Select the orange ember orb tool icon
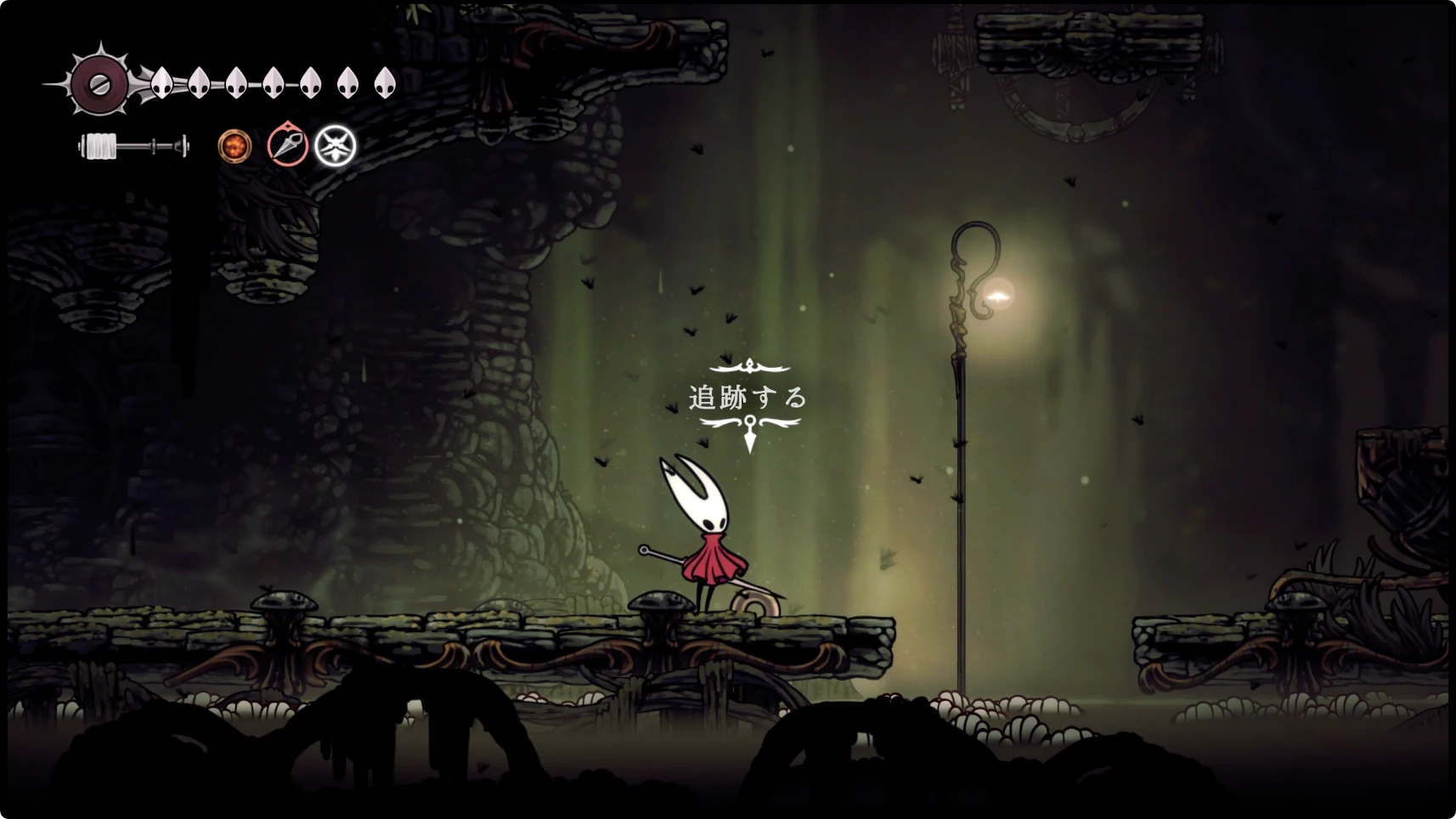This screenshot has width=1456, height=819. click(234, 146)
